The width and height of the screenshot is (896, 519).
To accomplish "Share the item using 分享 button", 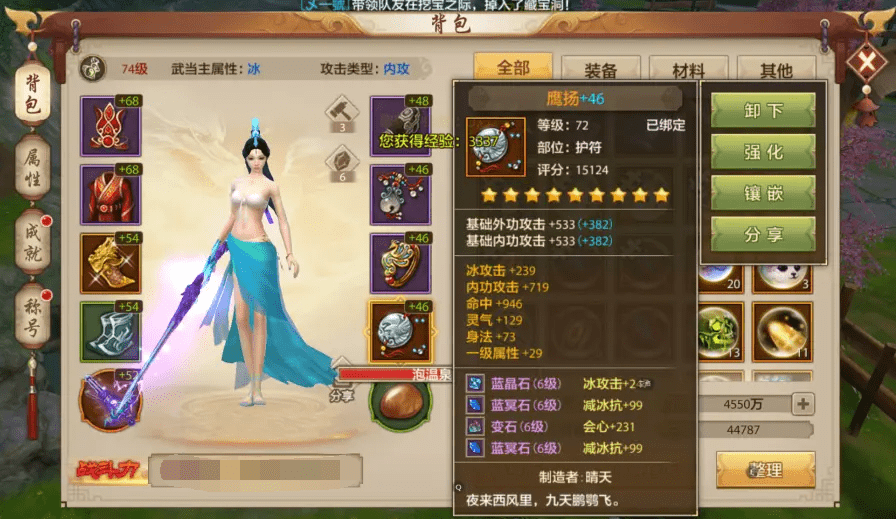I will (763, 235).
